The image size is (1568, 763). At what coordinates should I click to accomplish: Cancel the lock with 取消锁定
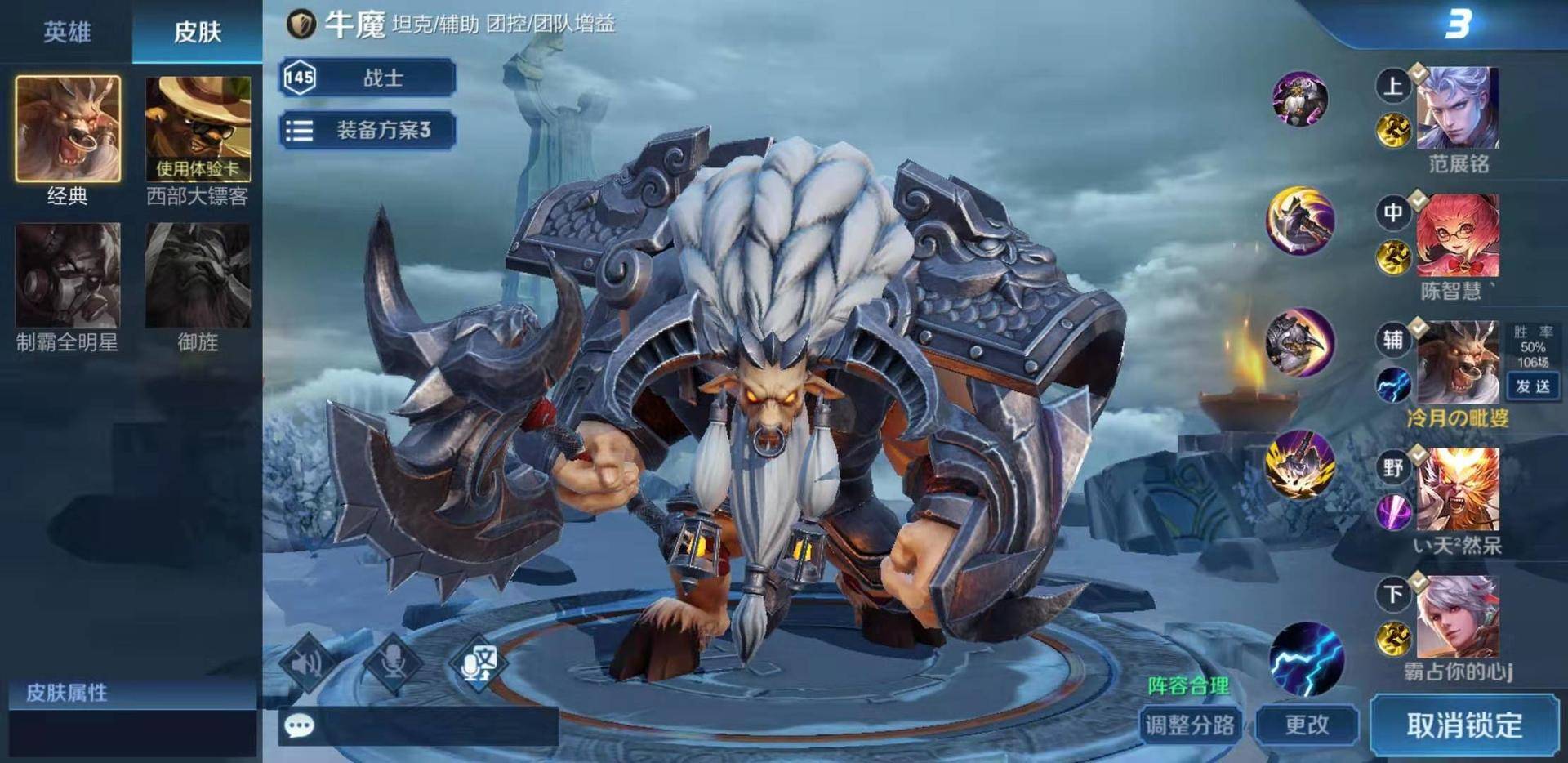coord(1464,725)
